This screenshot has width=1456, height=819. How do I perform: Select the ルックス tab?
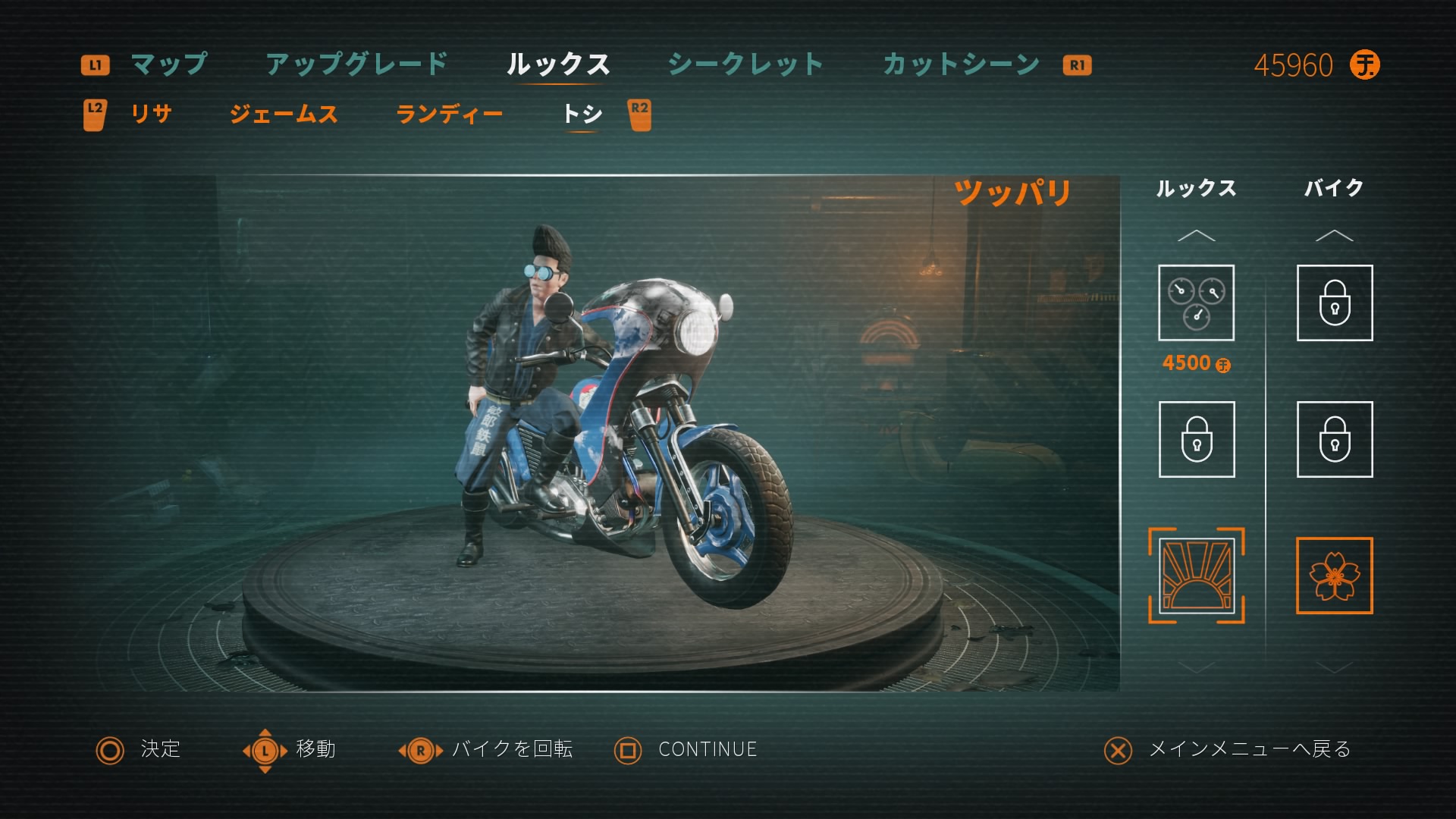tap(558, 65)
